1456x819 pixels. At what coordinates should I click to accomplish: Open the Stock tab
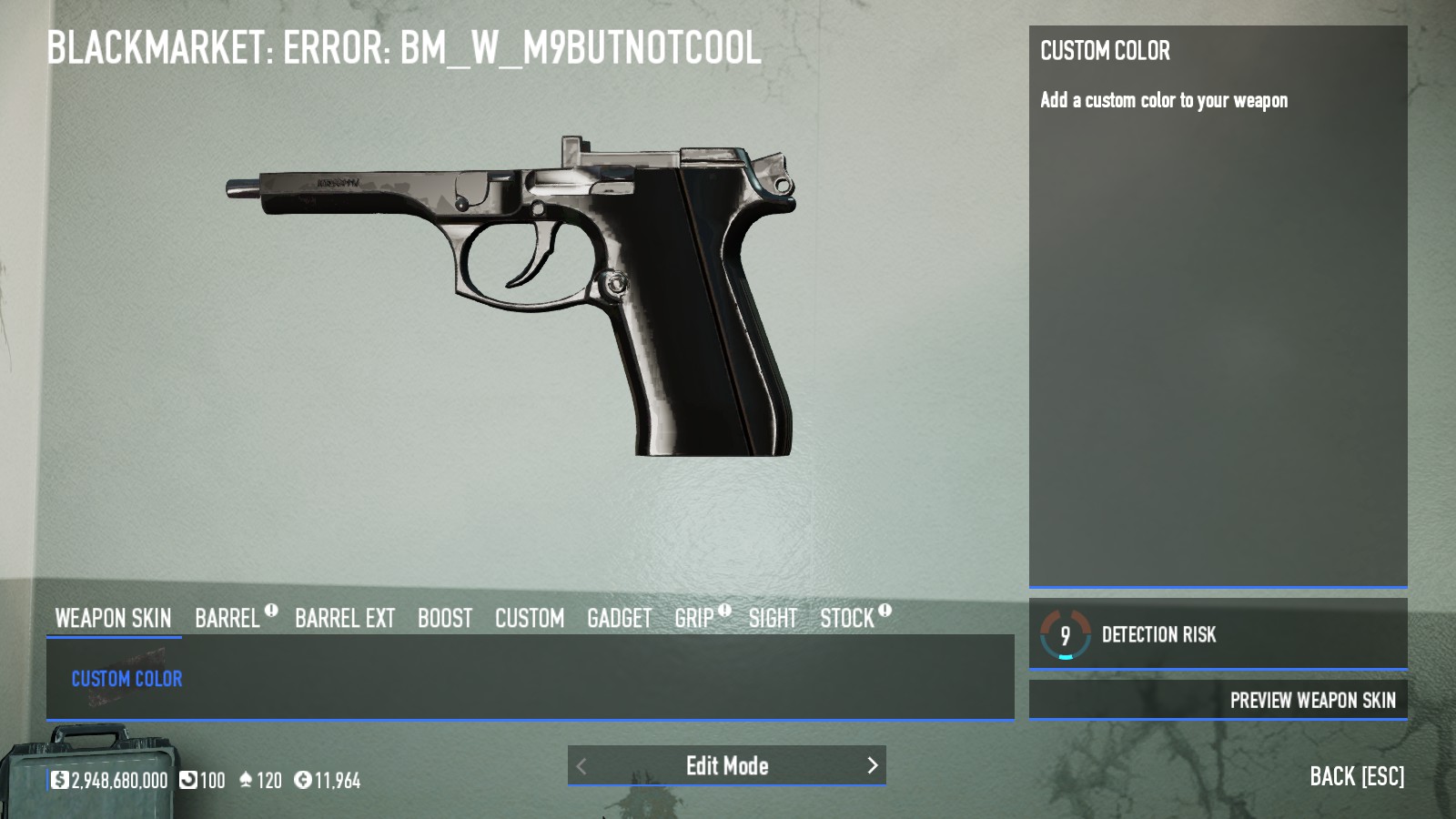pyautogui.click(x=847, y=619)
